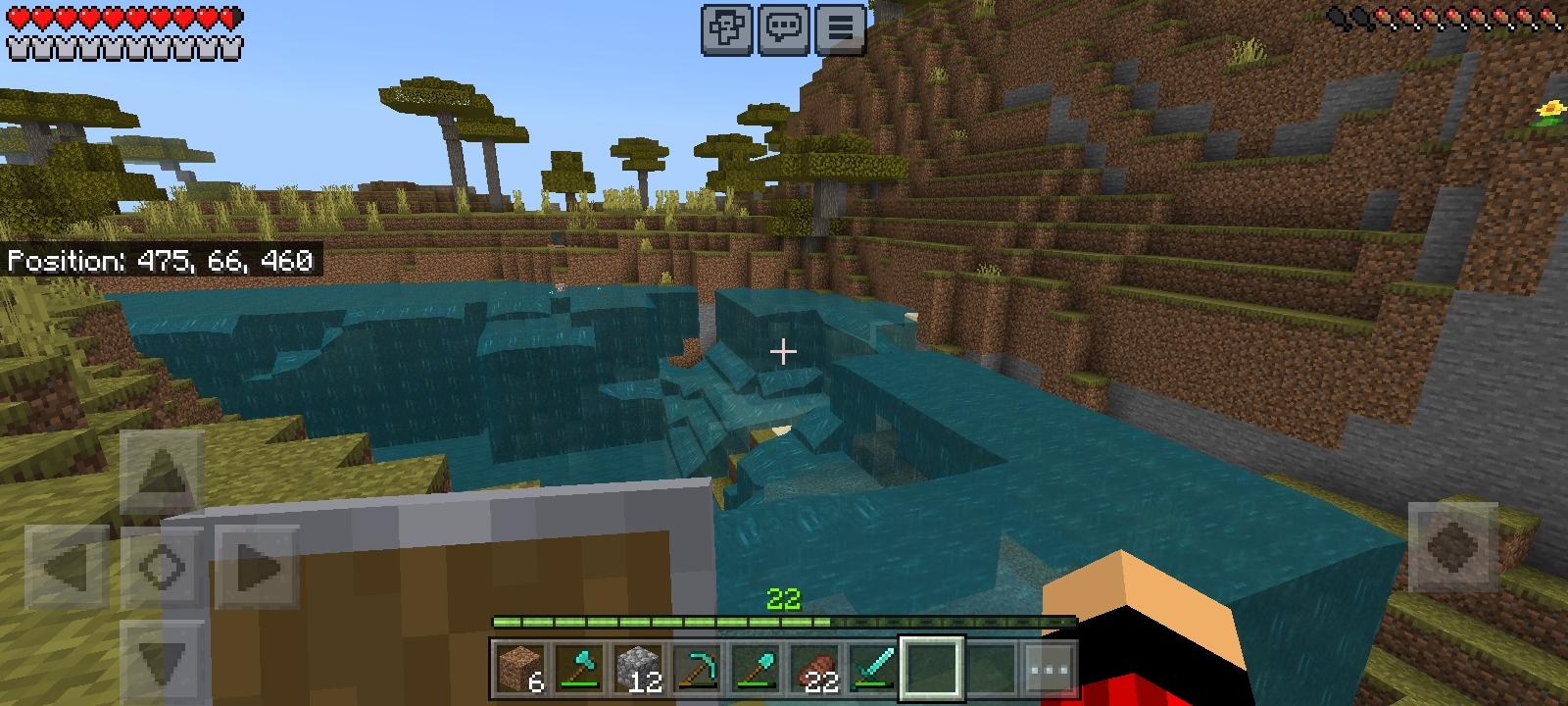Select the diamond axe in the hotbar
Viewport: 1568px width, 706px height.
coord(577,667)
